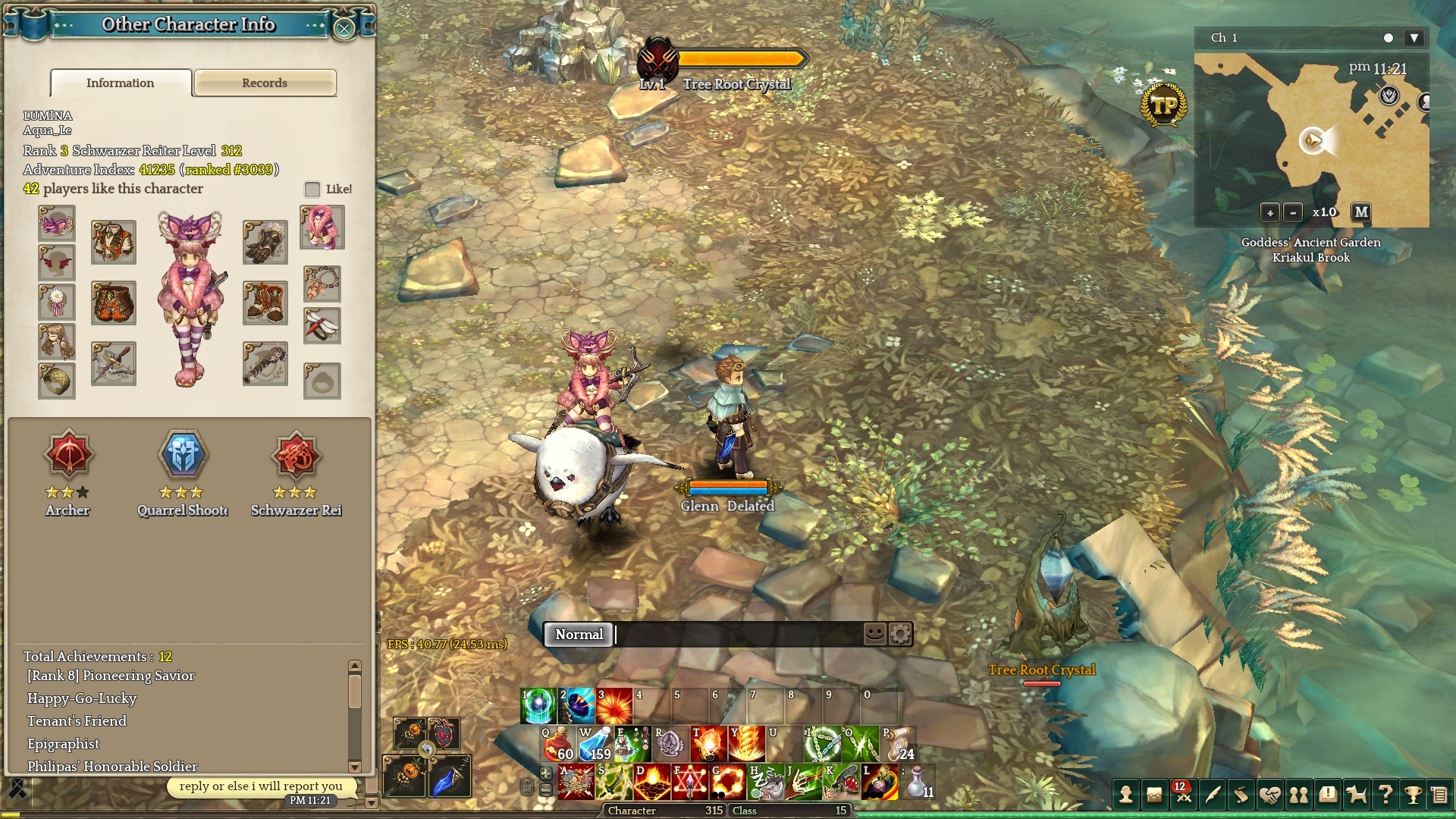The height and width of the screenshot is (819, 1456).
Task: Open the TP shop coin icon
Action: coord(1163,105)
